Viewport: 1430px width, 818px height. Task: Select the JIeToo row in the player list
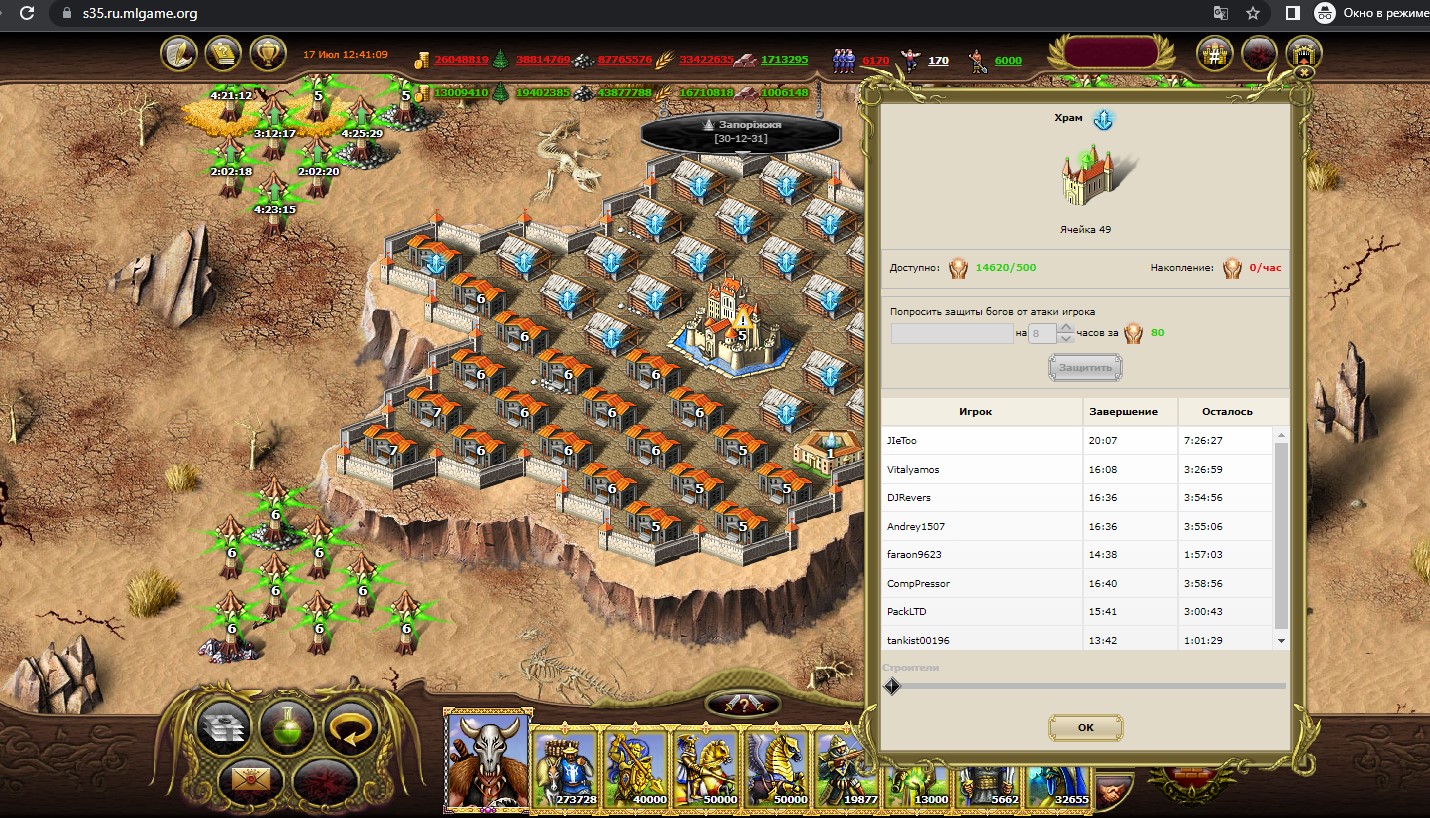point(981,441)
